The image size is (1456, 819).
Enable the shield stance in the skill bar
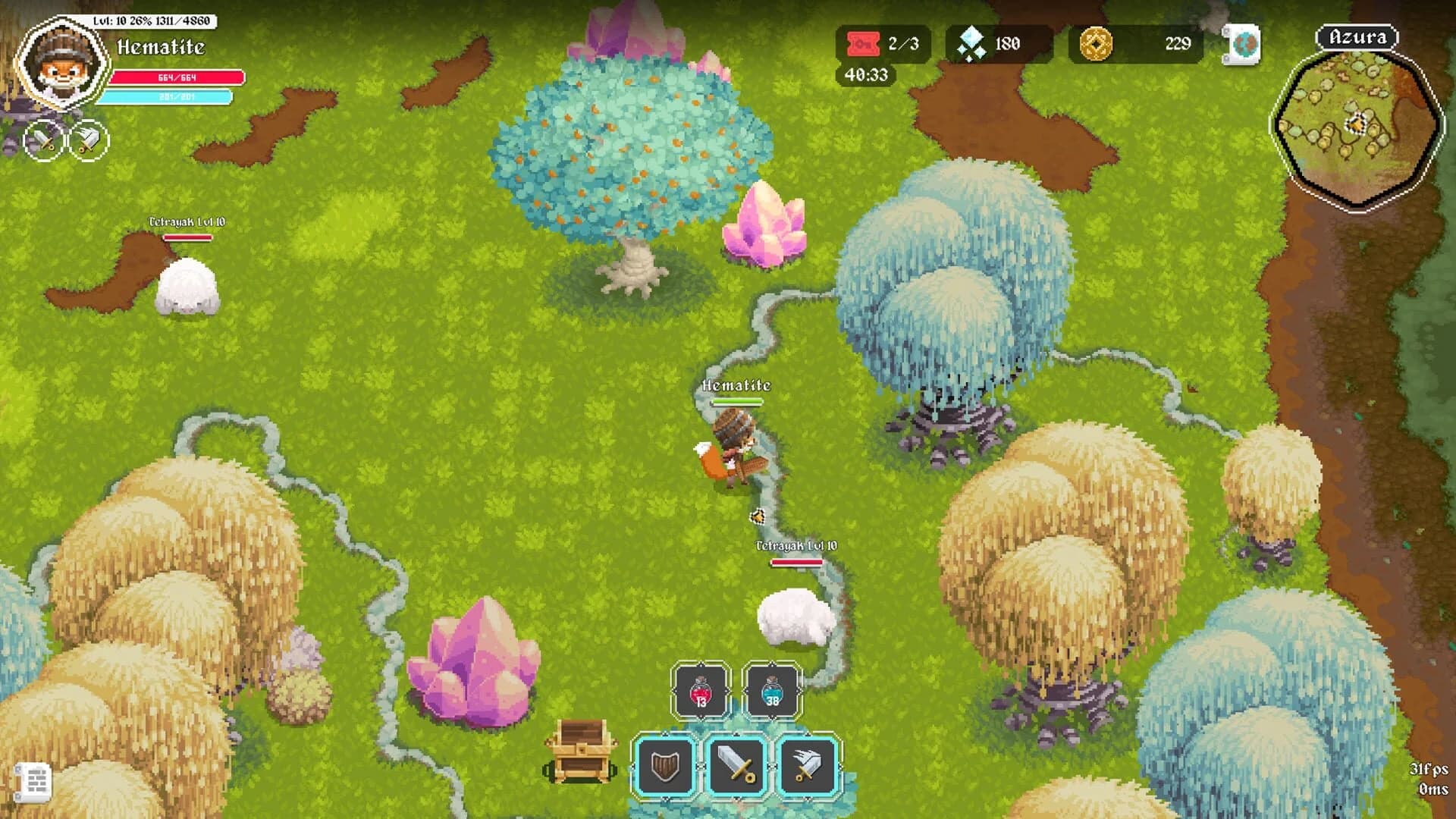(665, 766)
